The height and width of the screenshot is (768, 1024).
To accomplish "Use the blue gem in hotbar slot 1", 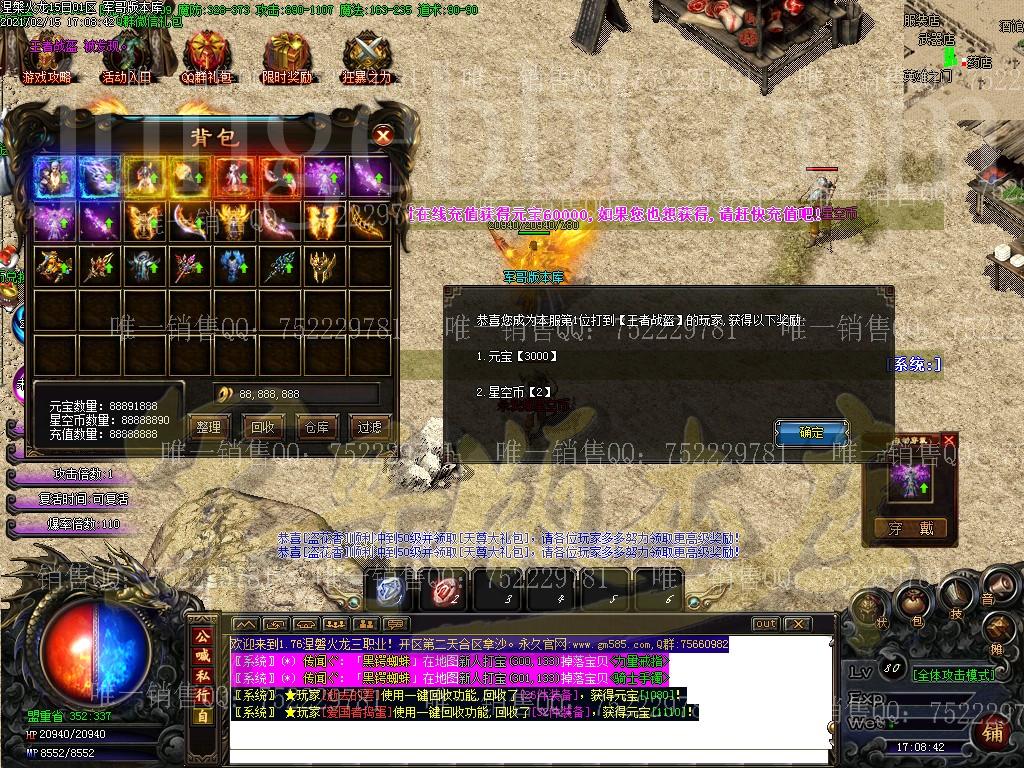I will (389, 590).
